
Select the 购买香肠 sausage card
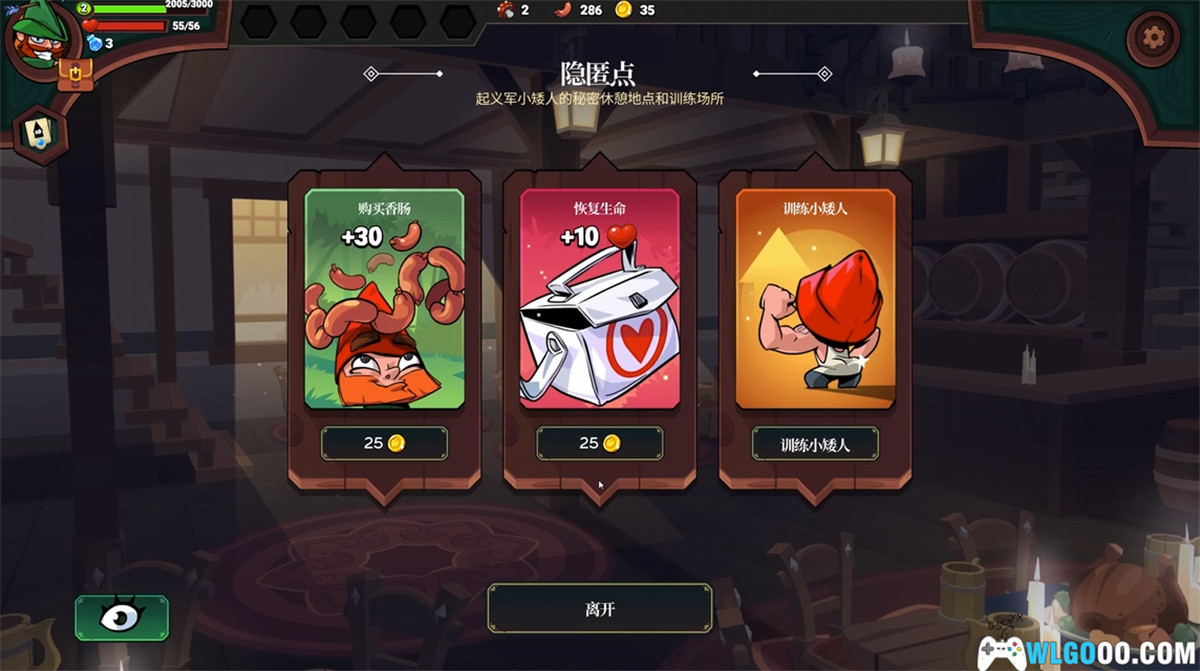pyautogui.click(x=384, y=299)
